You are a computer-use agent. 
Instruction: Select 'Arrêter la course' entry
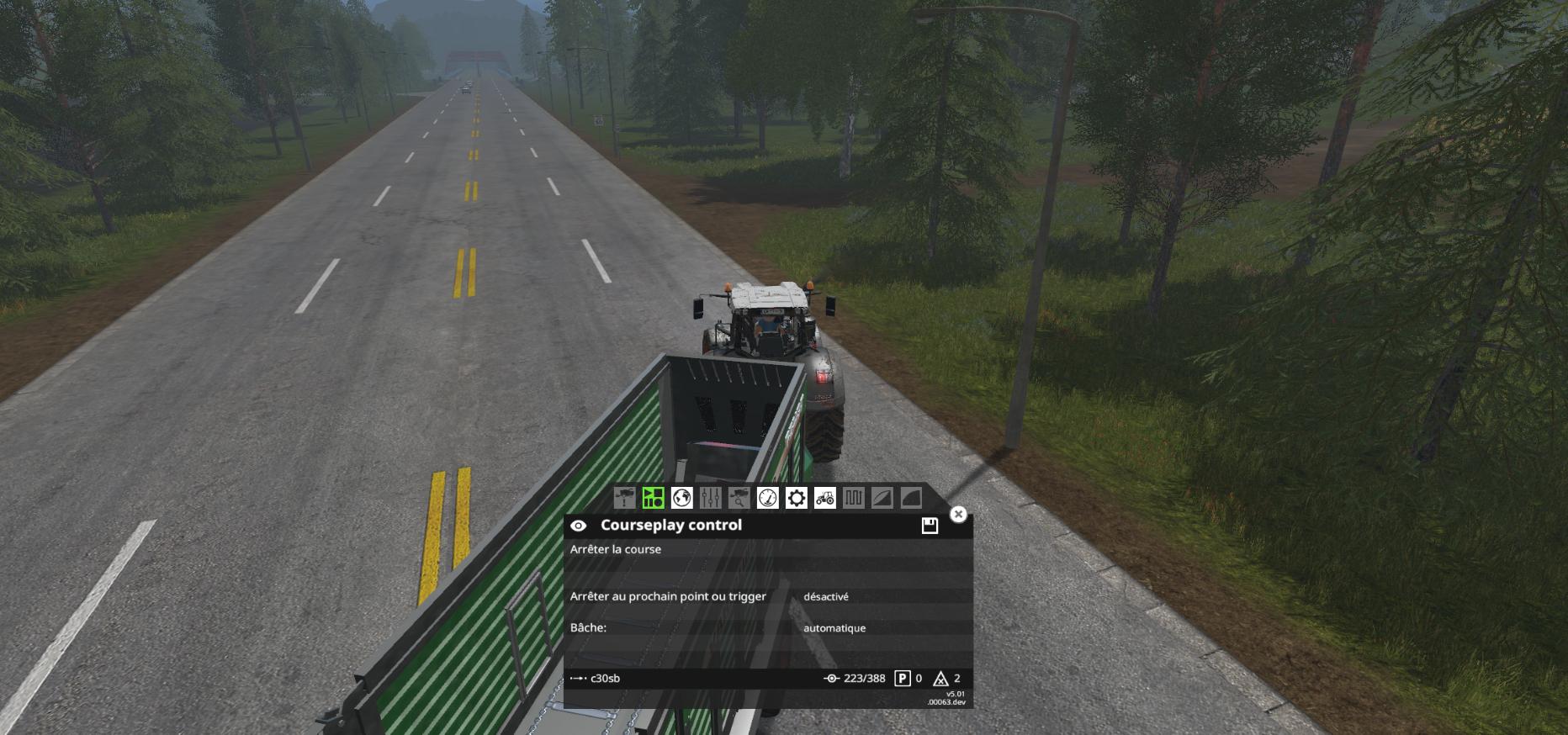616,549
